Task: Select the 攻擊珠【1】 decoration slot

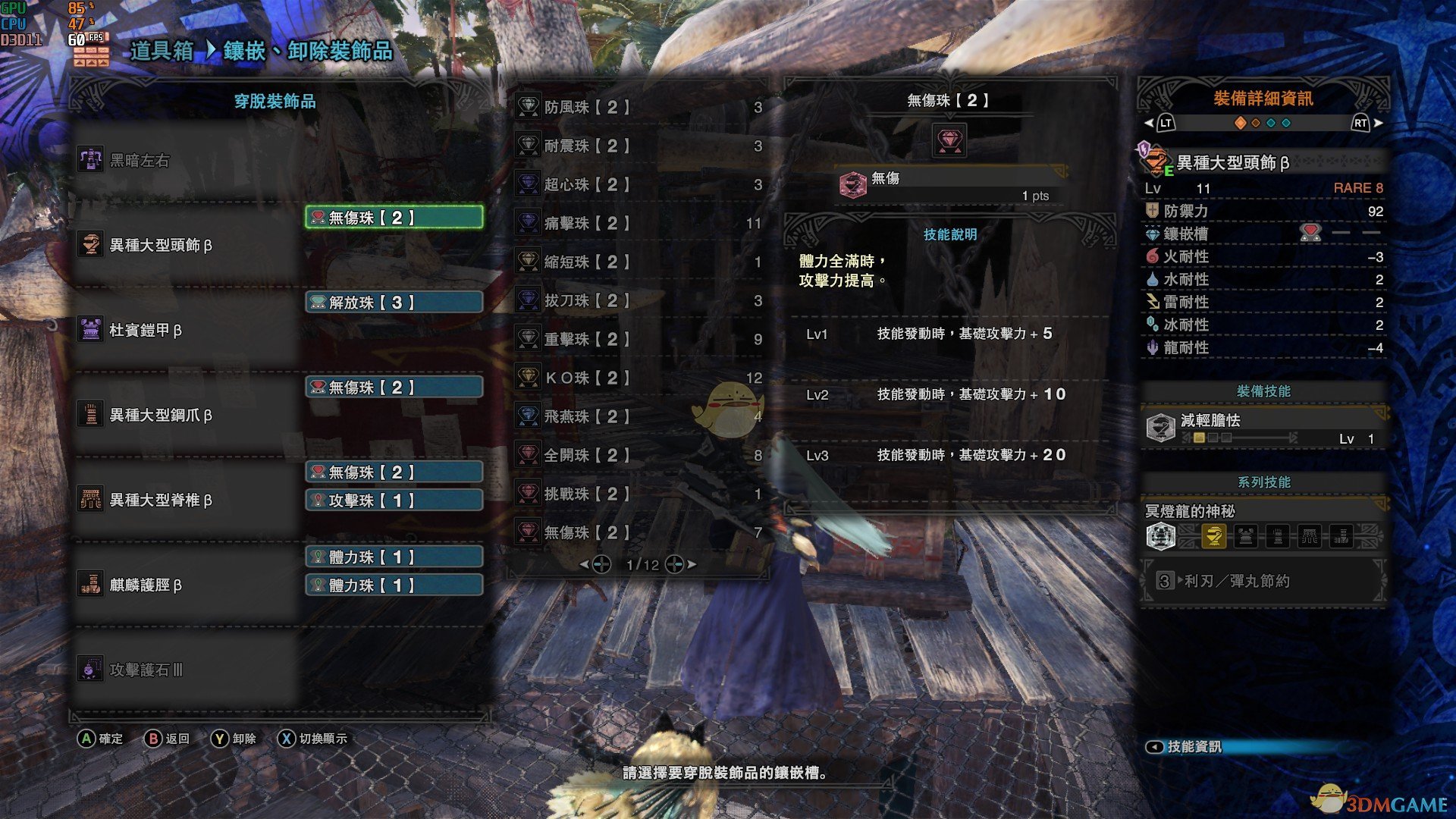Action: pos(394,500)
